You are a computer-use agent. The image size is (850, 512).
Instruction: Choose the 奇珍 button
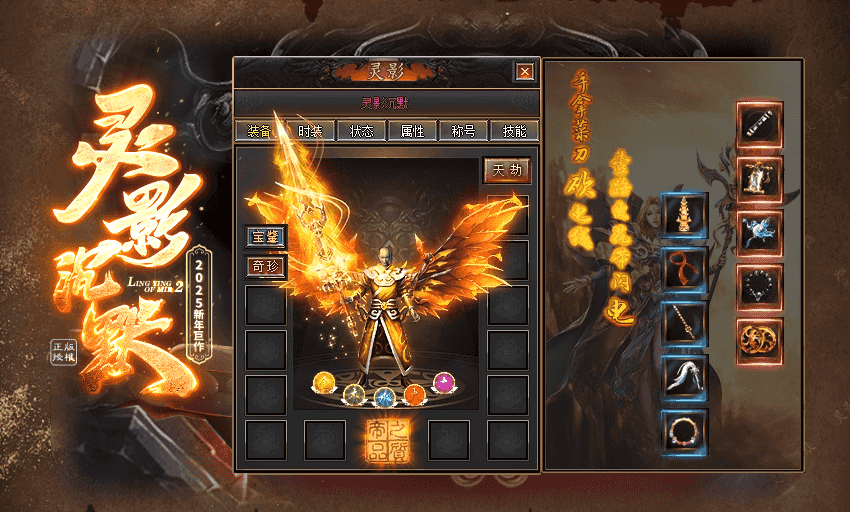coord(266,267)
